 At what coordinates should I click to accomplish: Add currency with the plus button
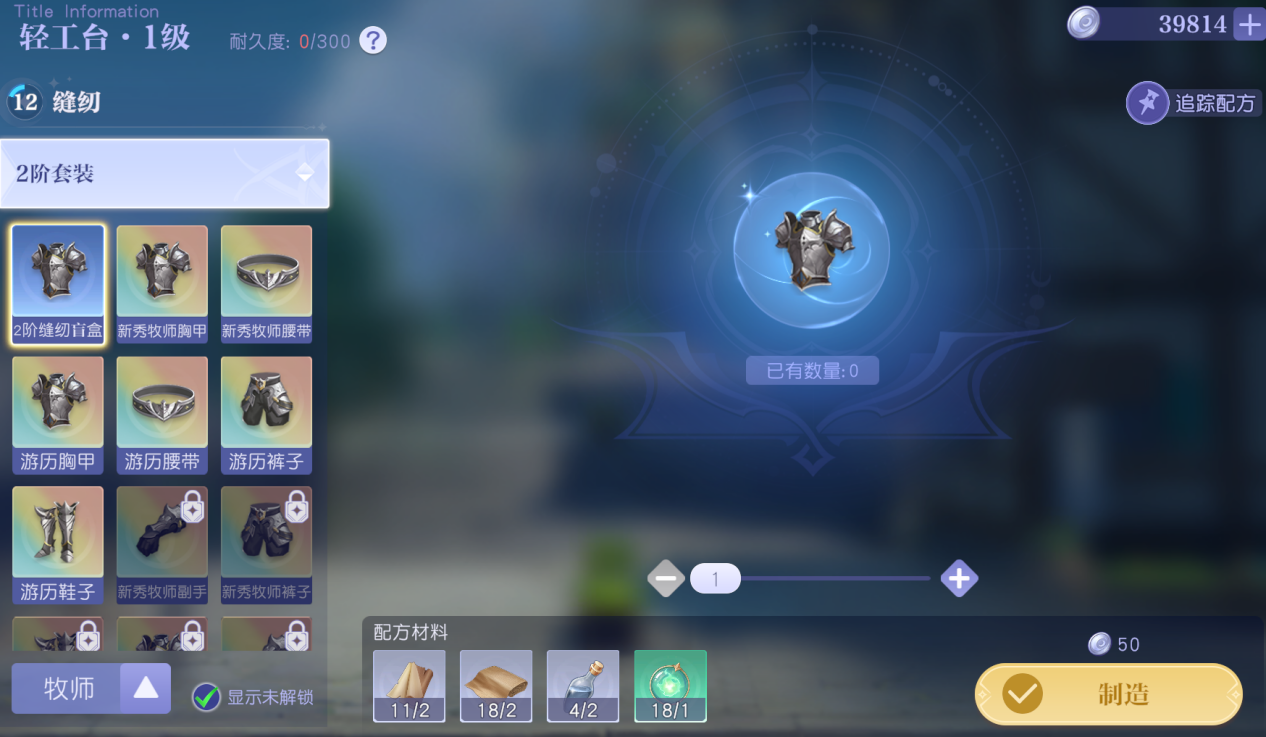click(1249, 24)
